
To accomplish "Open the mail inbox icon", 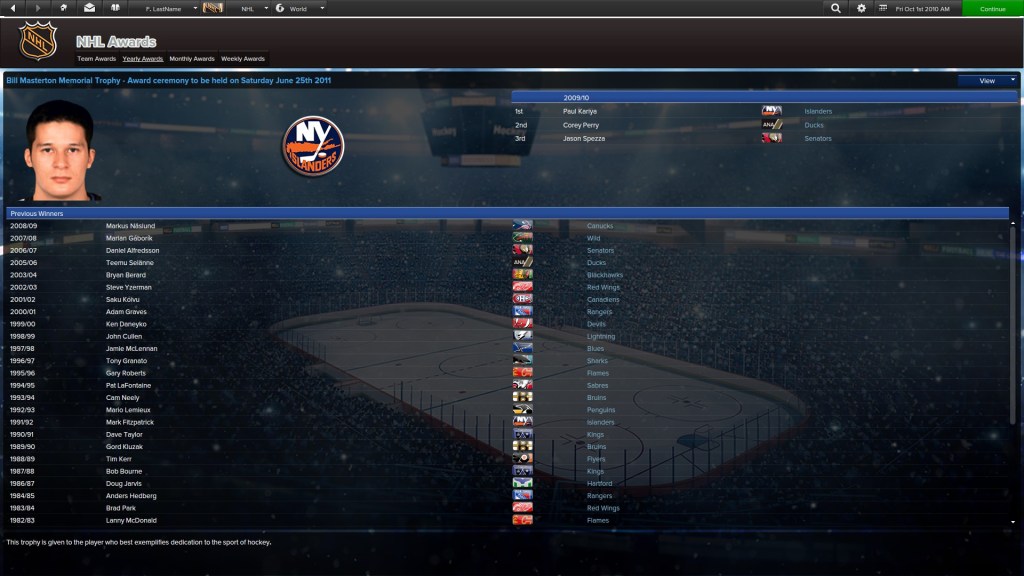I will (89, 8).
